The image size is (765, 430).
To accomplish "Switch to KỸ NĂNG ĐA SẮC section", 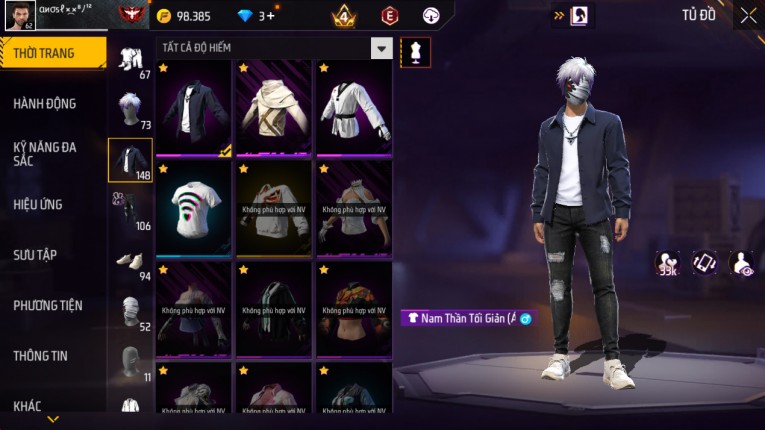I will [46, 153].
